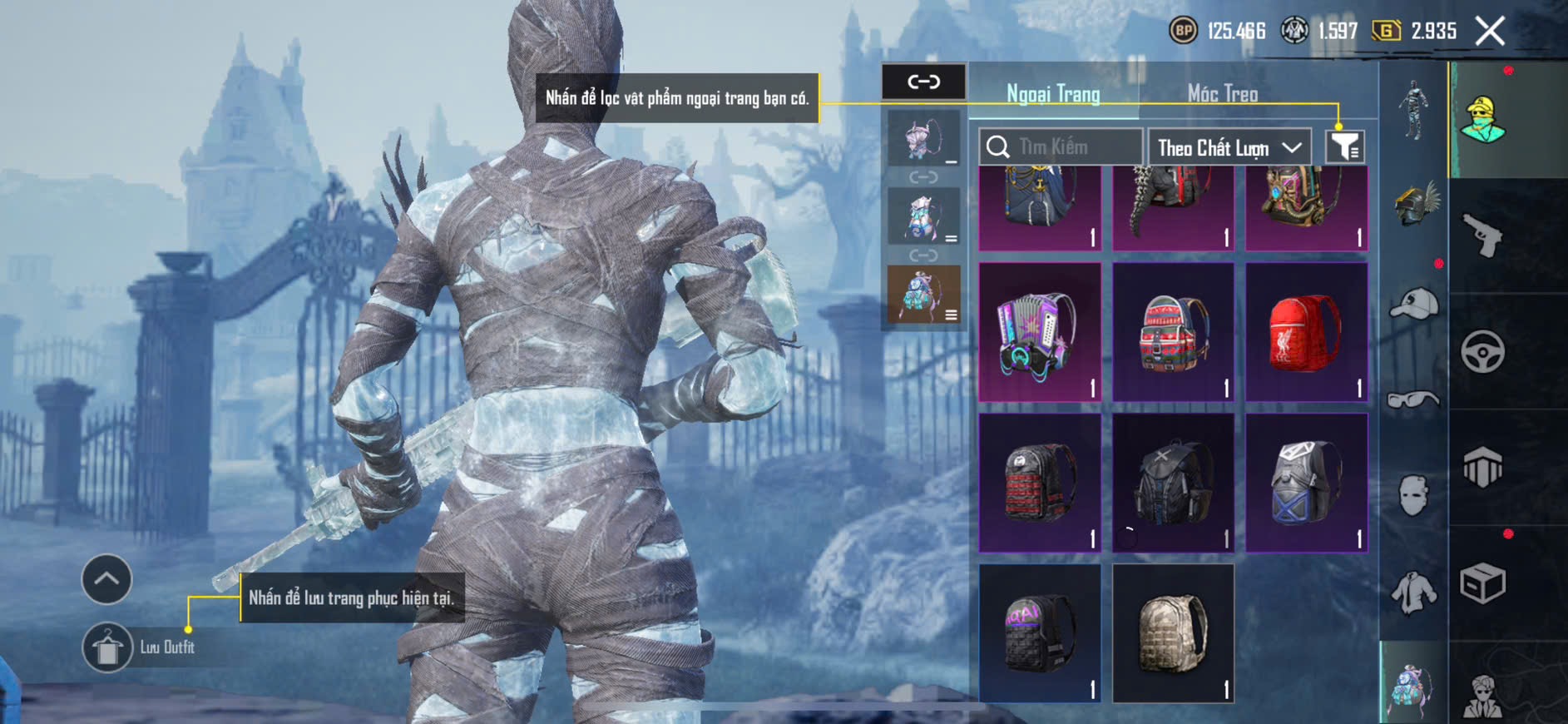Image resolution: width=1568 pixels, height=724 pixels.
Task: Toggle the chain link button above backpack levels
Action: [x=923, y=82]
